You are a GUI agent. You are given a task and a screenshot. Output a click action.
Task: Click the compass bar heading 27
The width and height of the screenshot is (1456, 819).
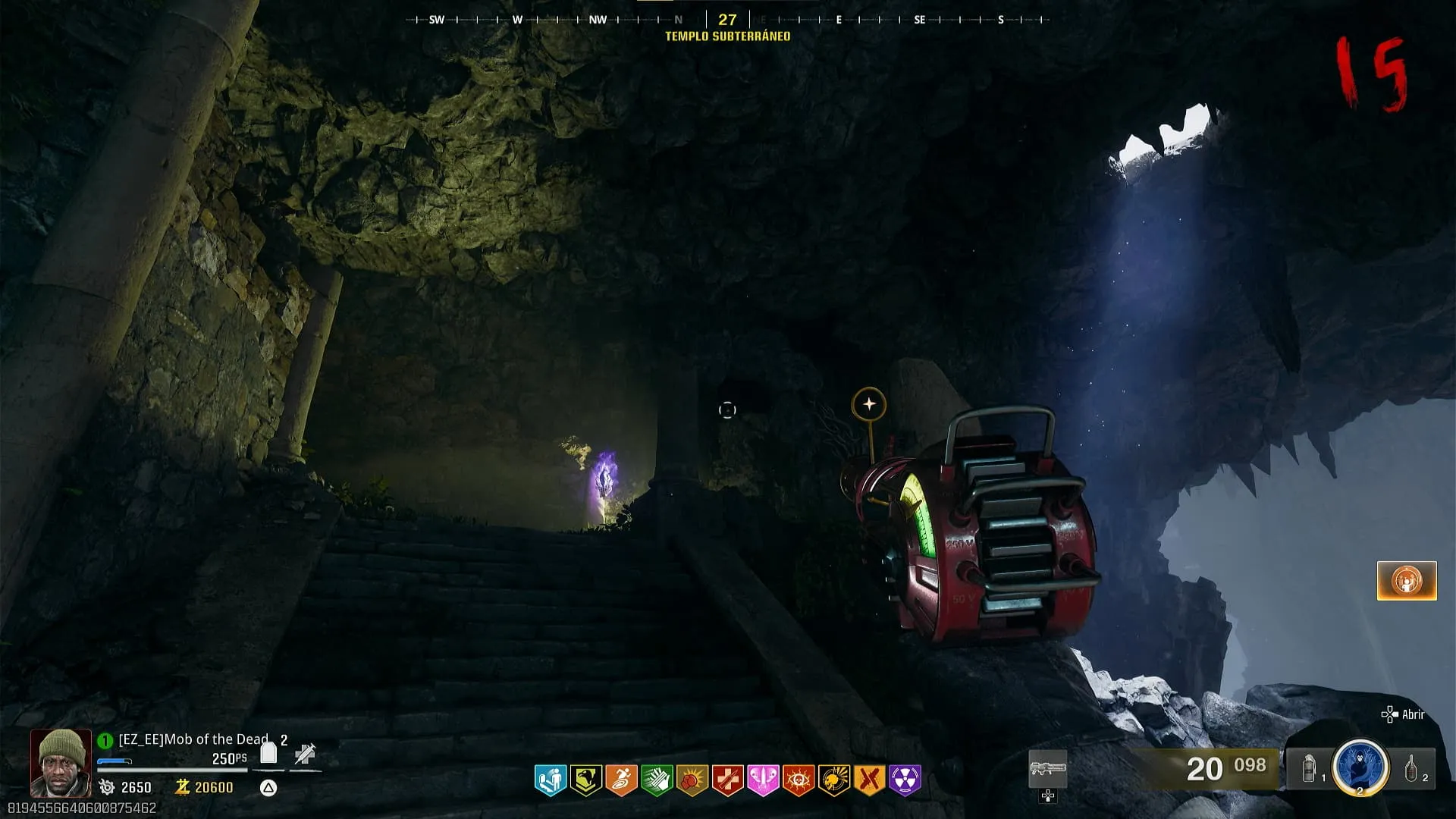pos(727,20)
